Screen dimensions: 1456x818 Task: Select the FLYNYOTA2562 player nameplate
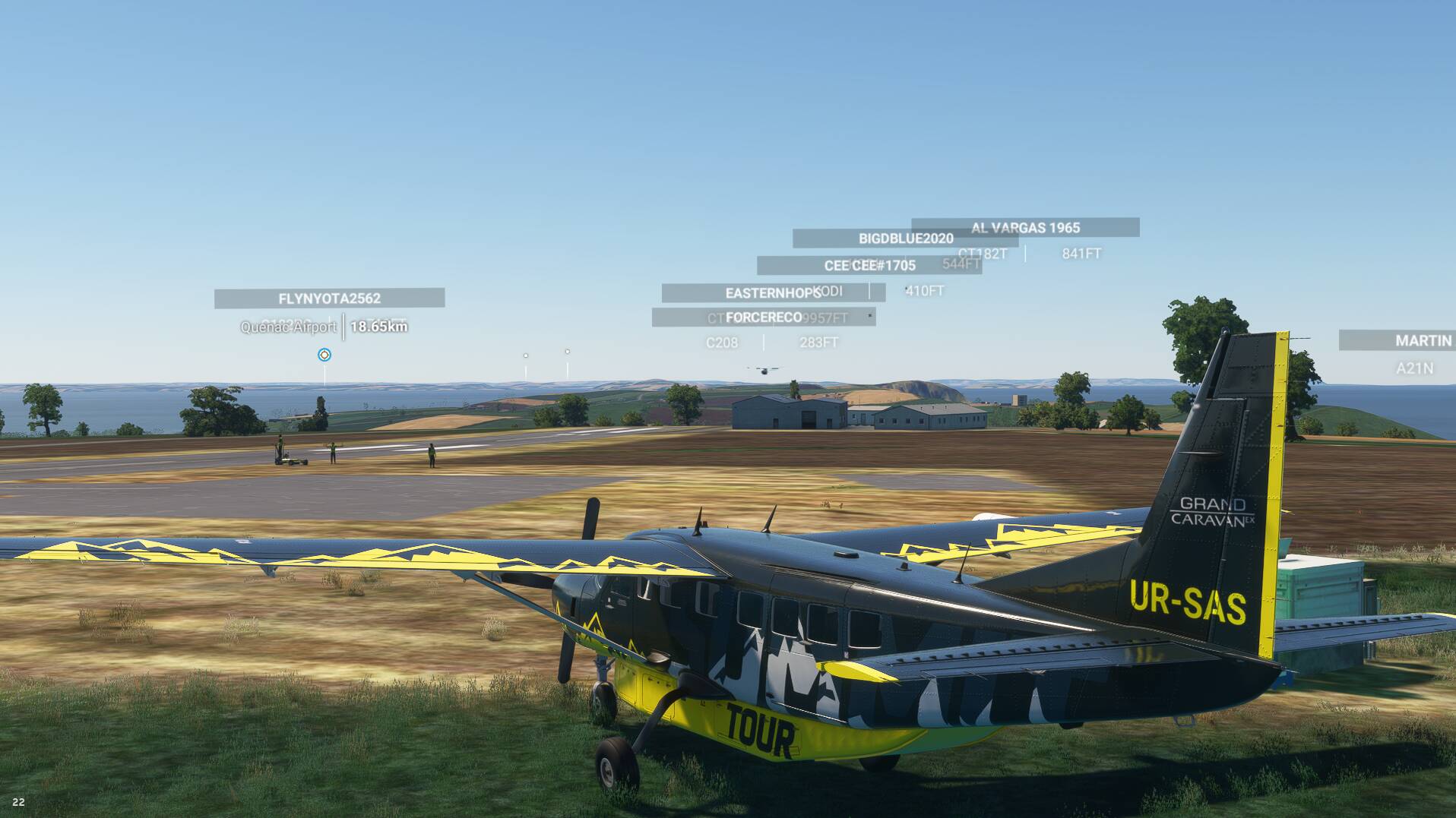coord(329,298)
